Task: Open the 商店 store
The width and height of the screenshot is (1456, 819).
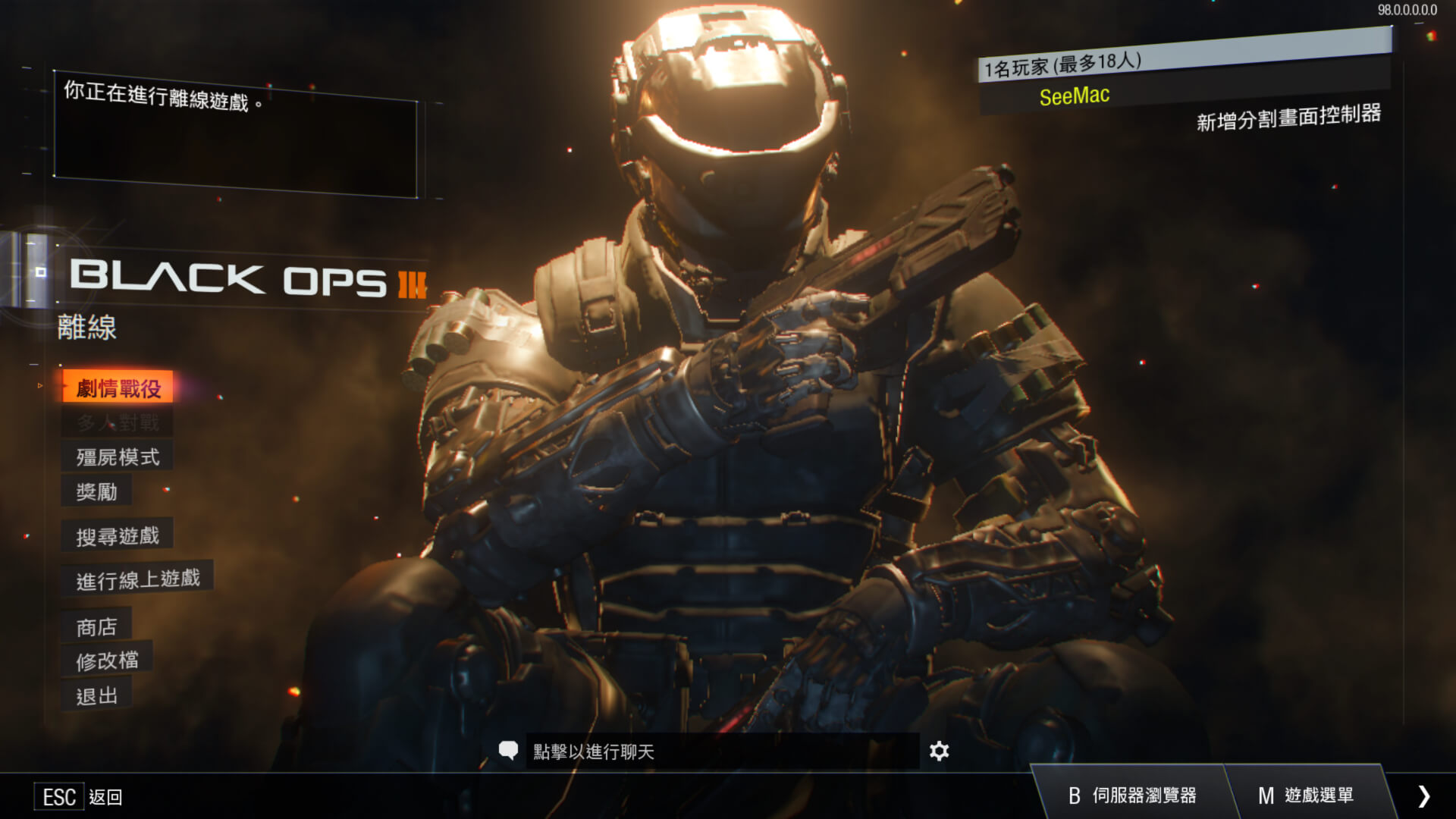Action: click(x=97, y=626)
